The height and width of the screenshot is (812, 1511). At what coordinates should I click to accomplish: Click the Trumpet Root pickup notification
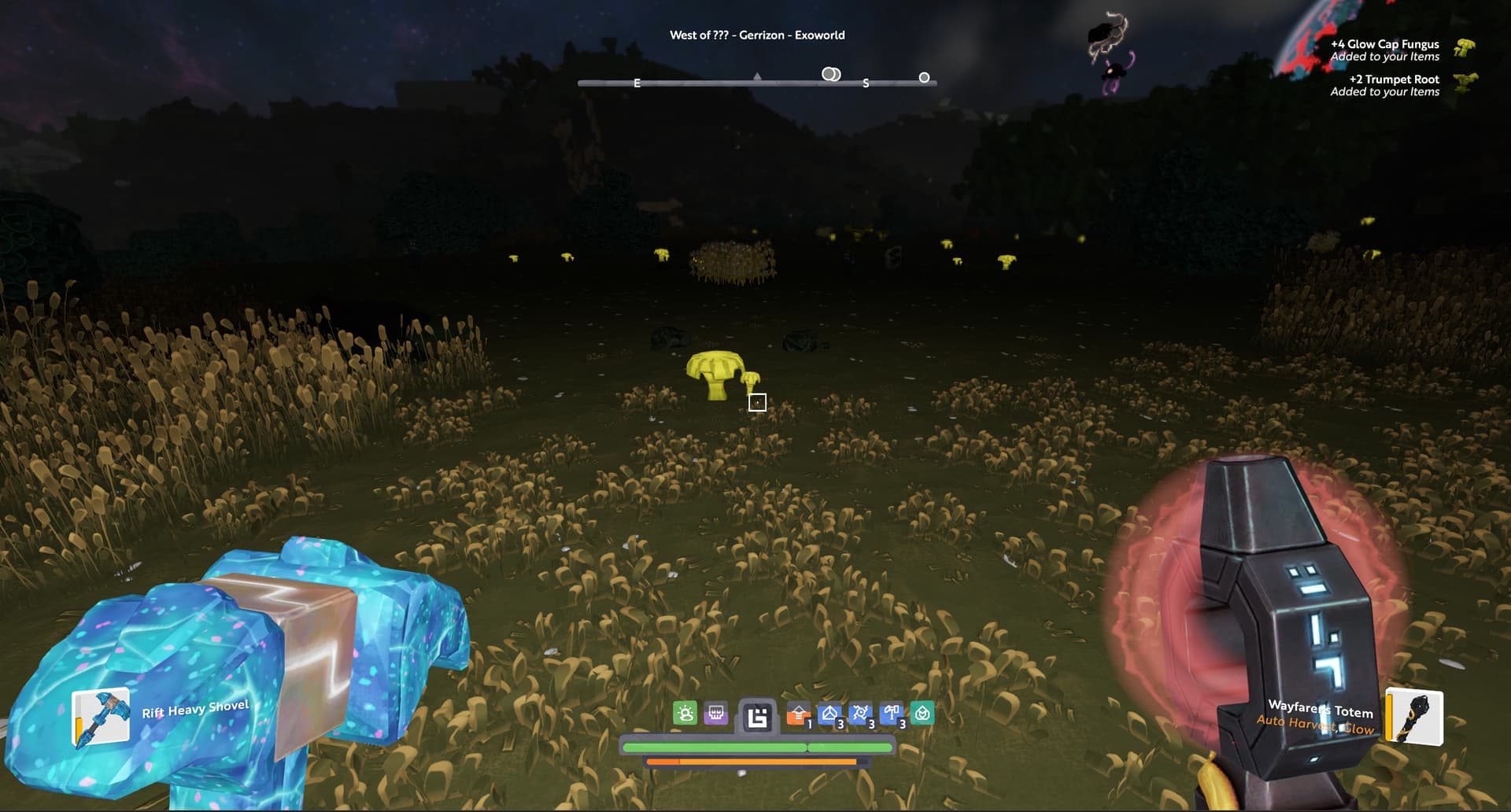pos(1385,85)
